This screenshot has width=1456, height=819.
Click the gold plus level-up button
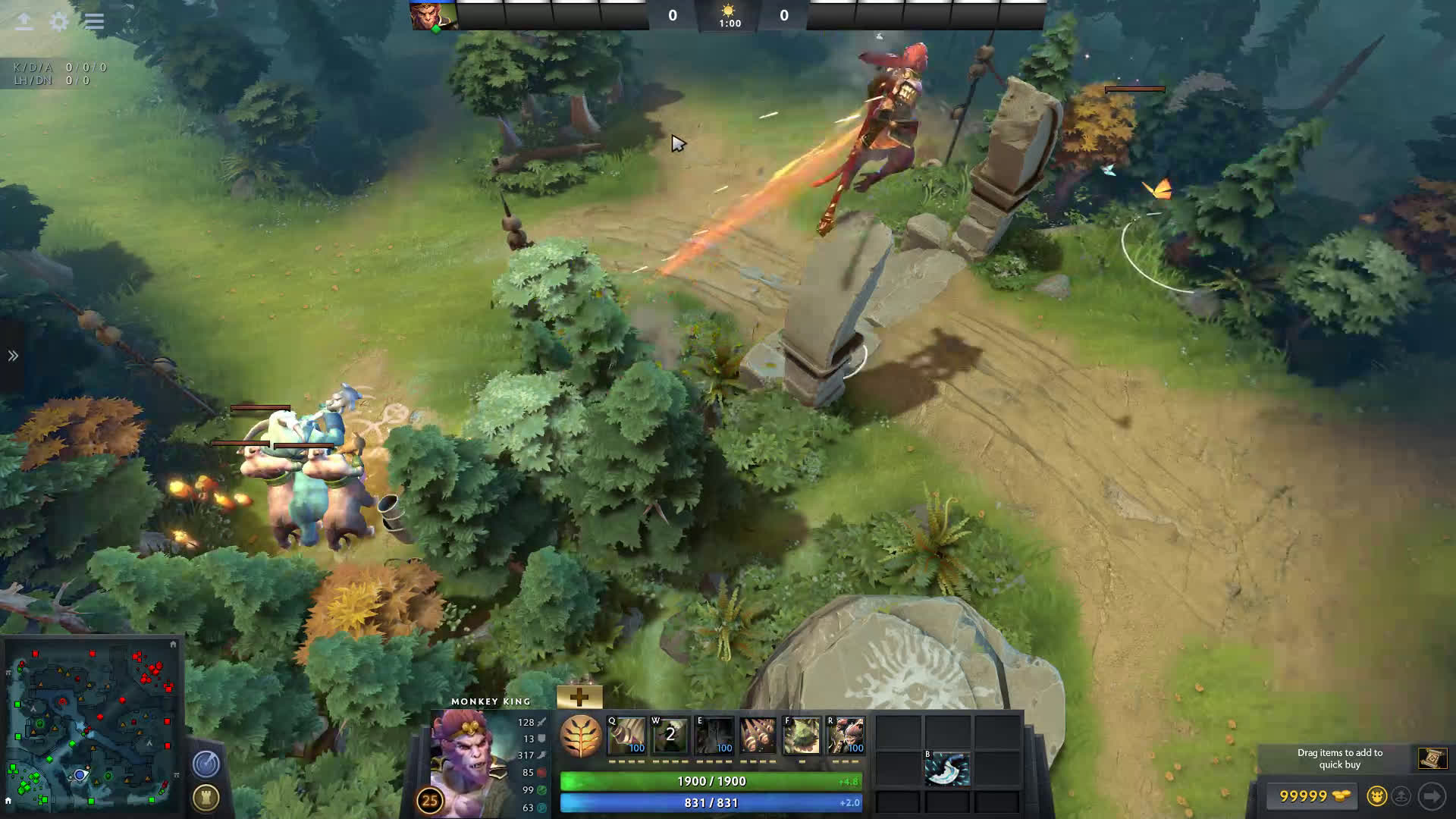tap(579, 697)
